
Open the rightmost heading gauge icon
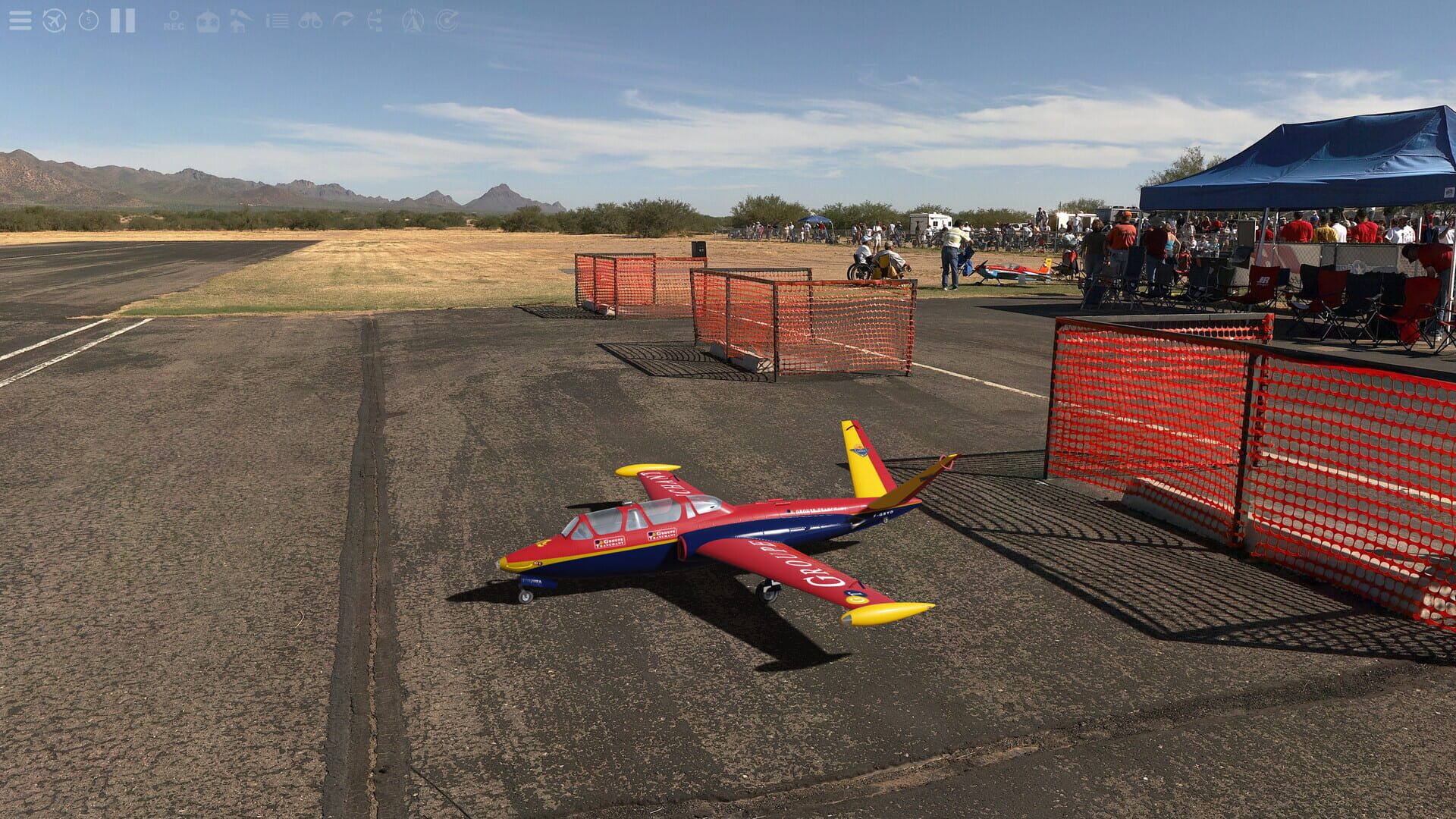pyautogui.click(x=447, y=19)
